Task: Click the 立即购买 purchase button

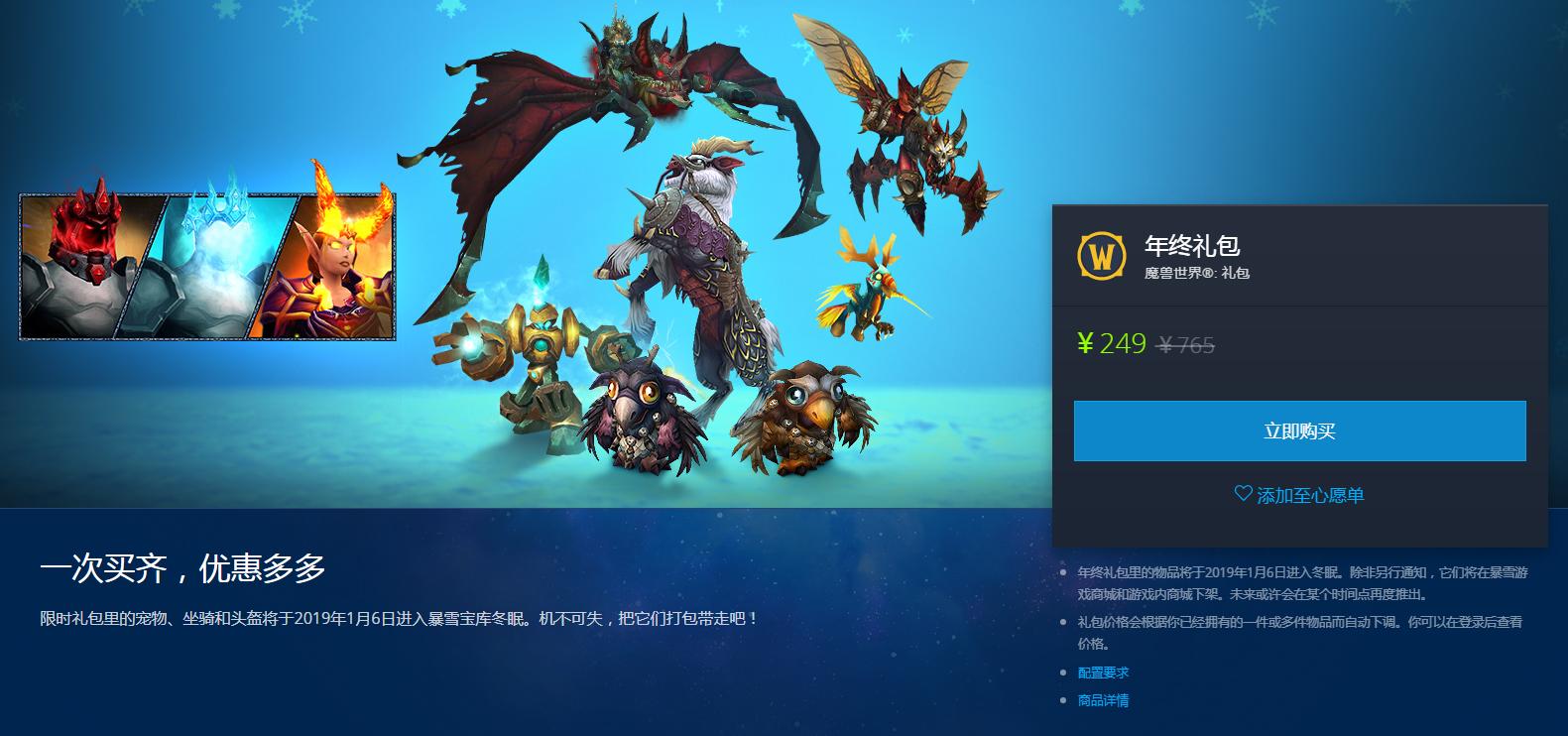Action: point(1299,430)
